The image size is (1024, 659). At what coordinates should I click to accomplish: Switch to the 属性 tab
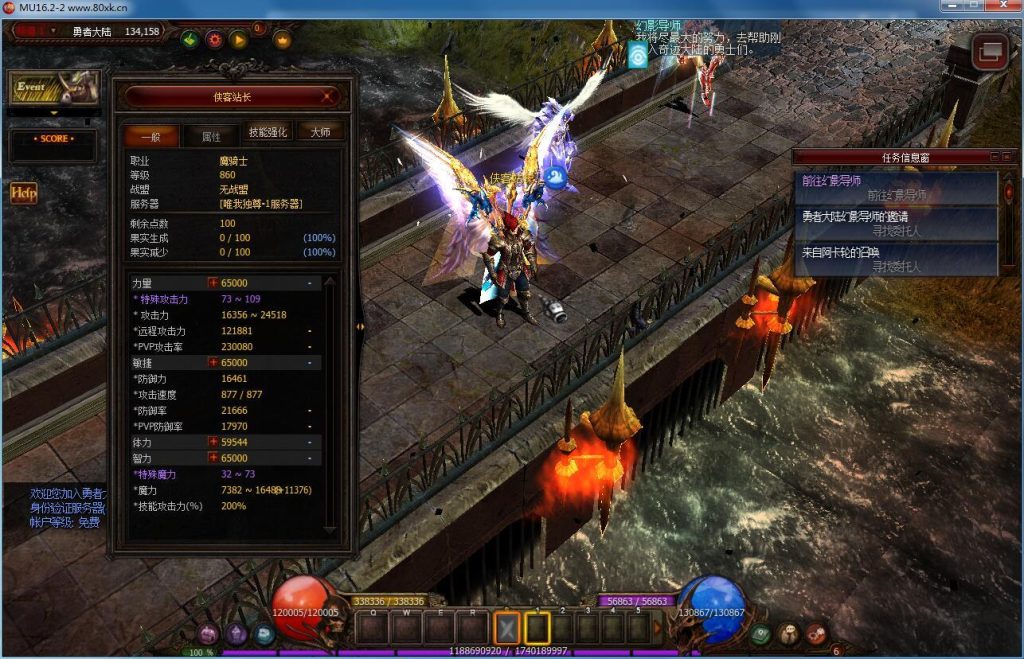click(x=211, y=134)
